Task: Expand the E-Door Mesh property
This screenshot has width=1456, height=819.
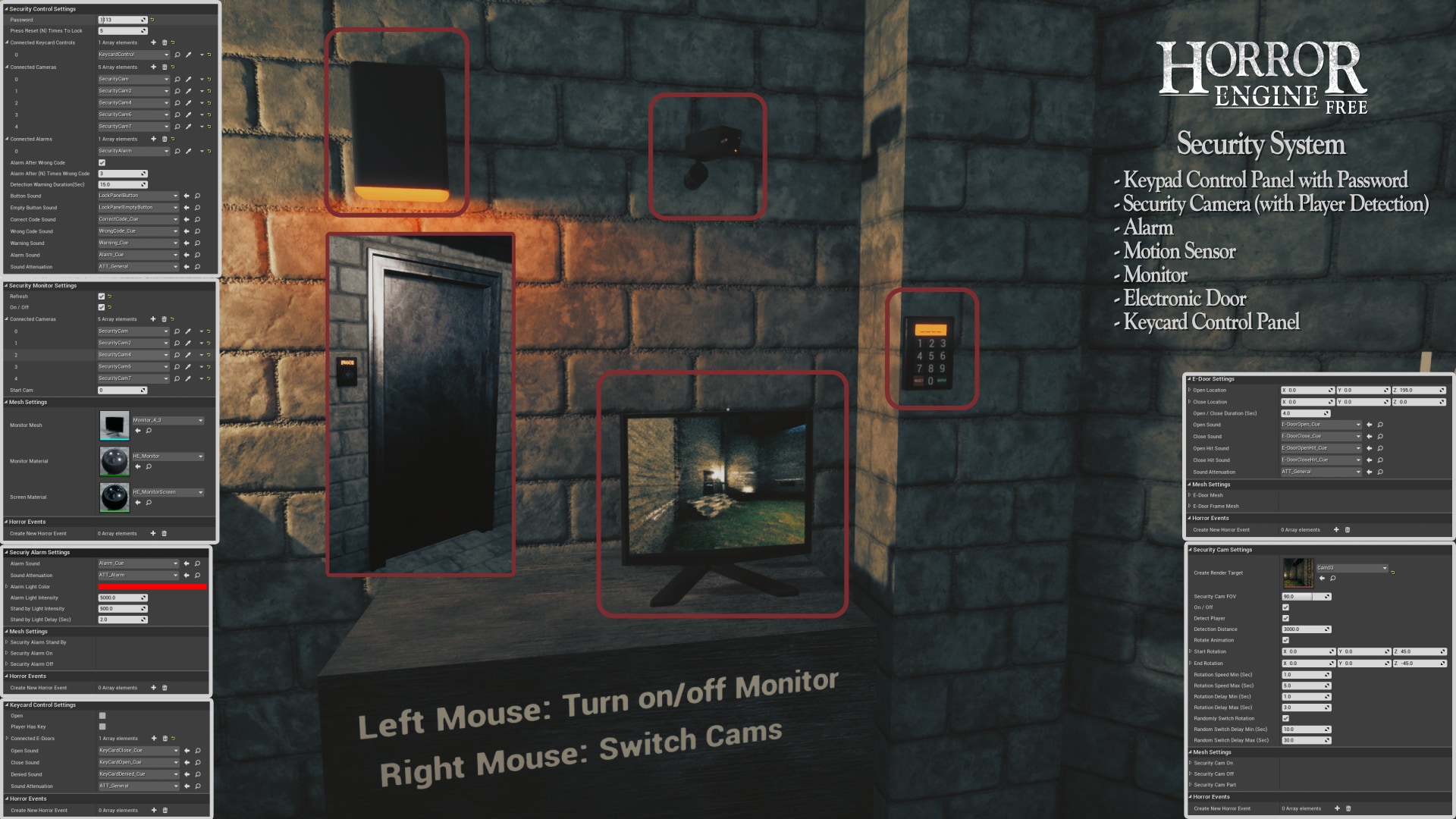Action: pos(1189,495)
